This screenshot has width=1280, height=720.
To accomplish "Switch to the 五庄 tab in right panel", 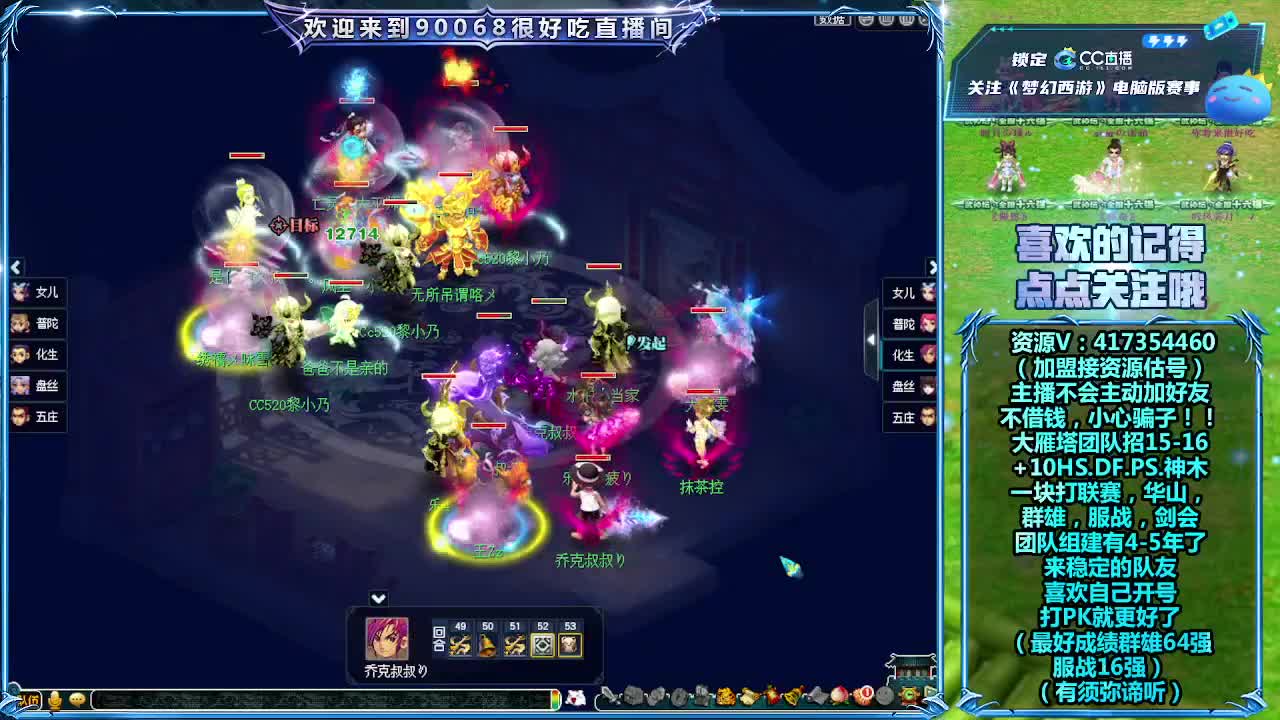I will pos(908,419).
